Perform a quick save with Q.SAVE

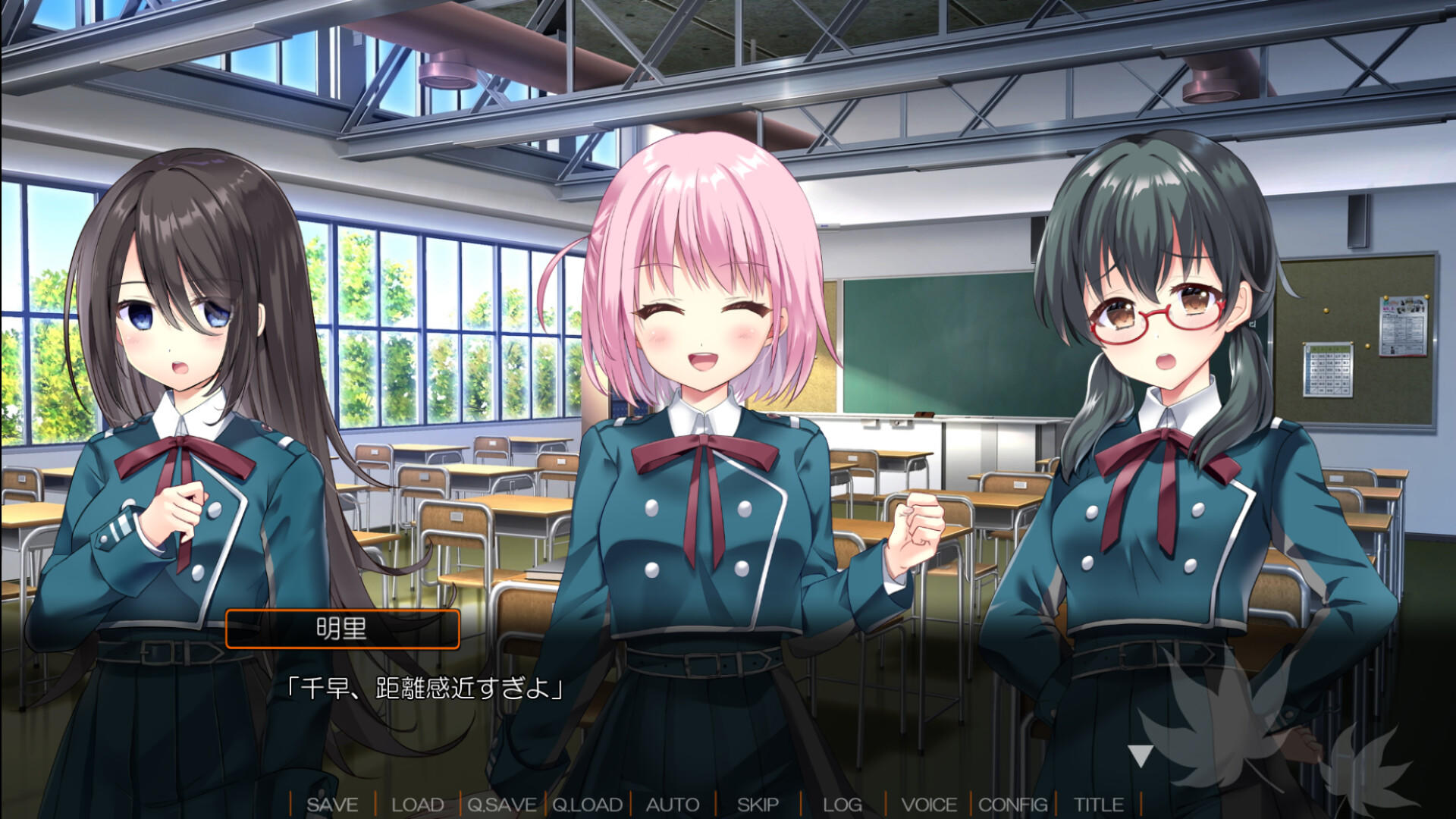pyautogui.click(x=502, y=805)
